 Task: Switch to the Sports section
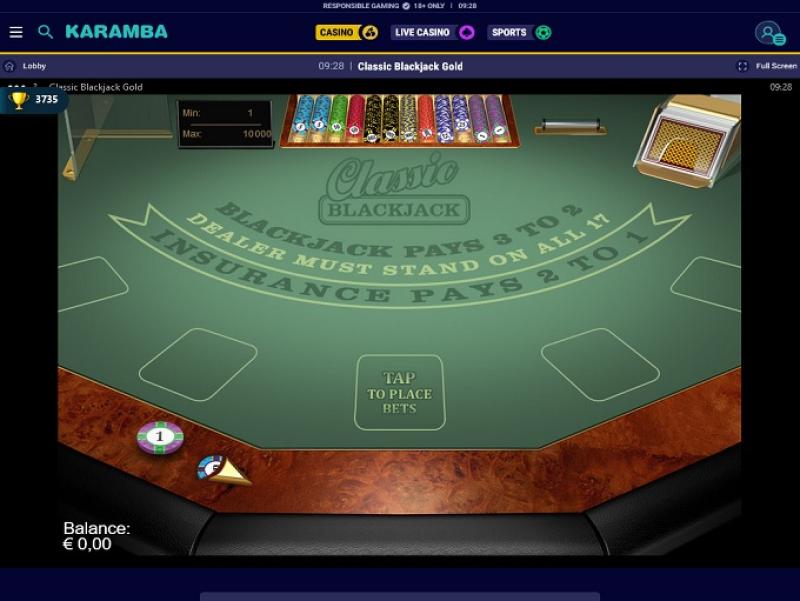point(519,32)
